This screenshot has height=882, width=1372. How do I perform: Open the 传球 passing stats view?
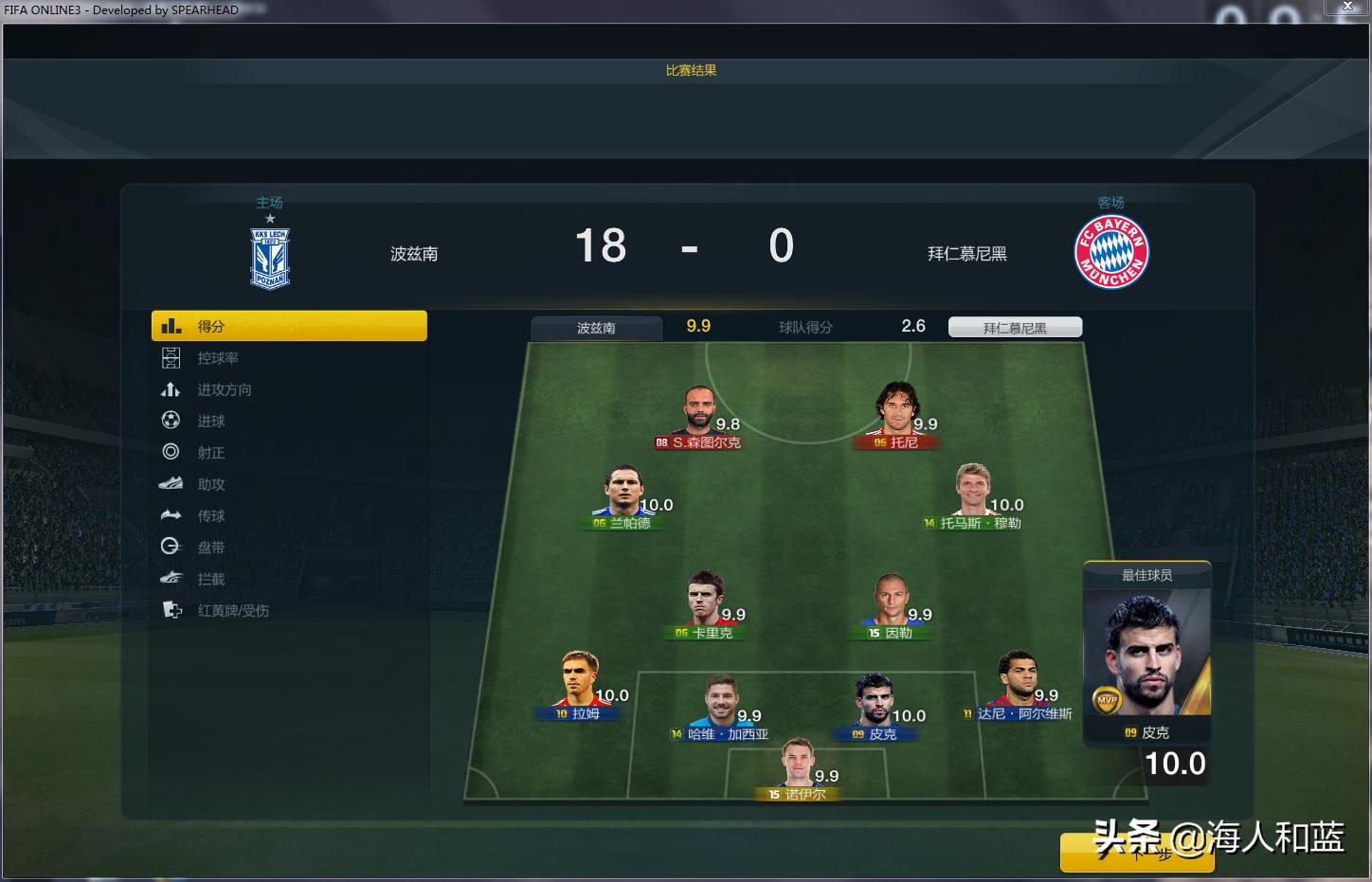point(209,515)
